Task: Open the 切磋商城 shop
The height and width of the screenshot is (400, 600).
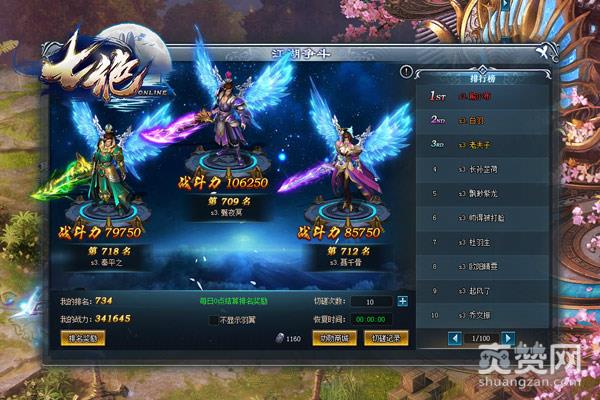Action: point(332,338)
